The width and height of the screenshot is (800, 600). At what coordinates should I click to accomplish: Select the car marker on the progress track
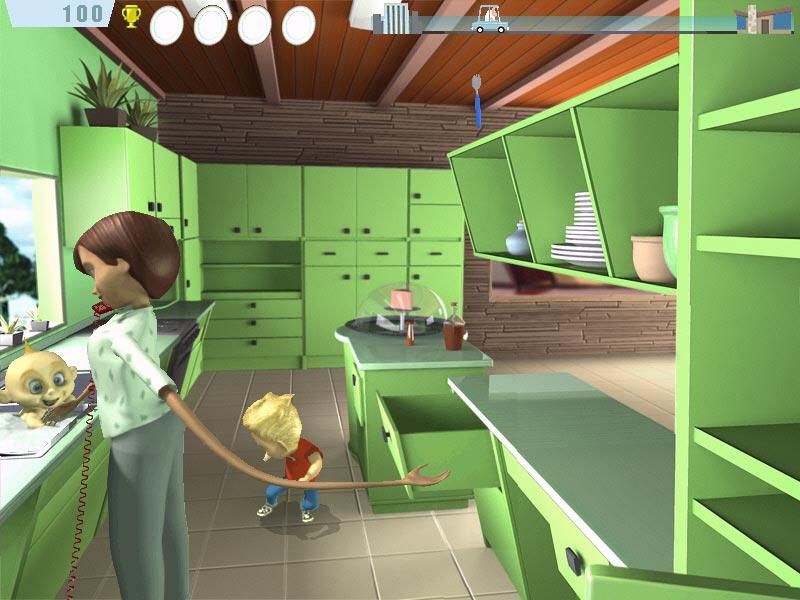[x=490, y=19]
